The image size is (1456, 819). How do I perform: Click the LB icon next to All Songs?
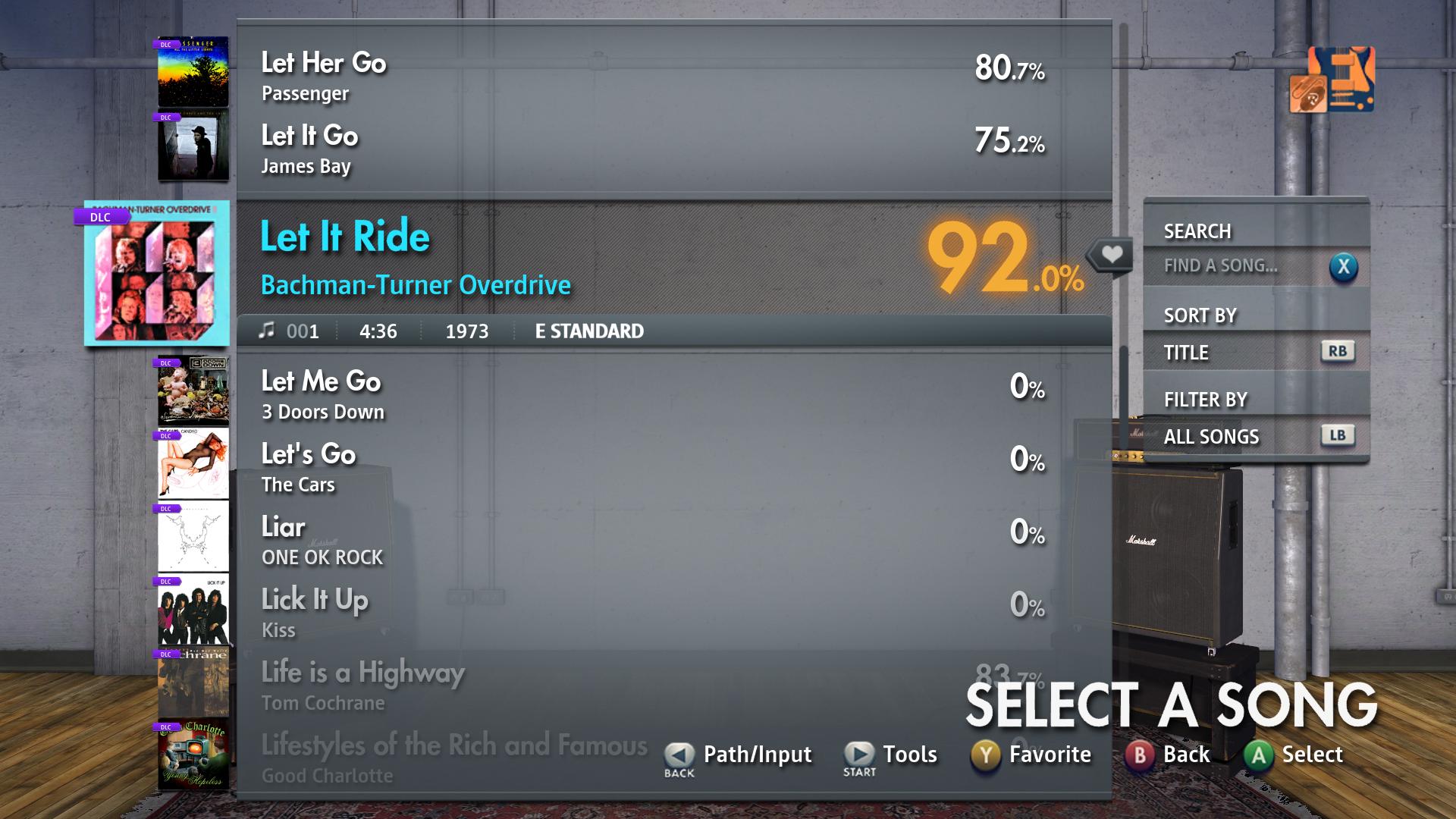1339,435
